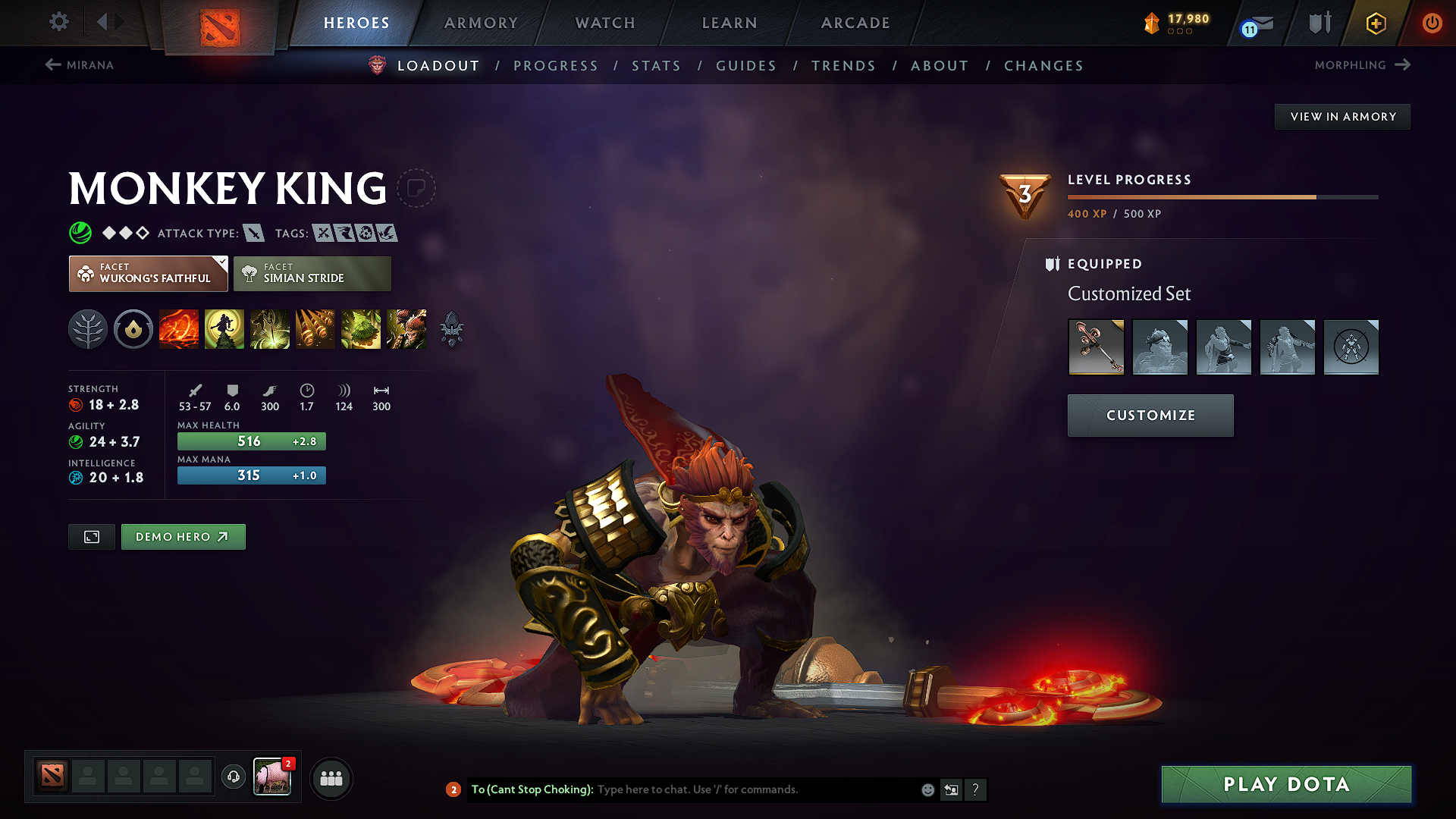Click the DEMO HERO button
This screenshot has height=819, width=1456.
click(x=183, y=536)
